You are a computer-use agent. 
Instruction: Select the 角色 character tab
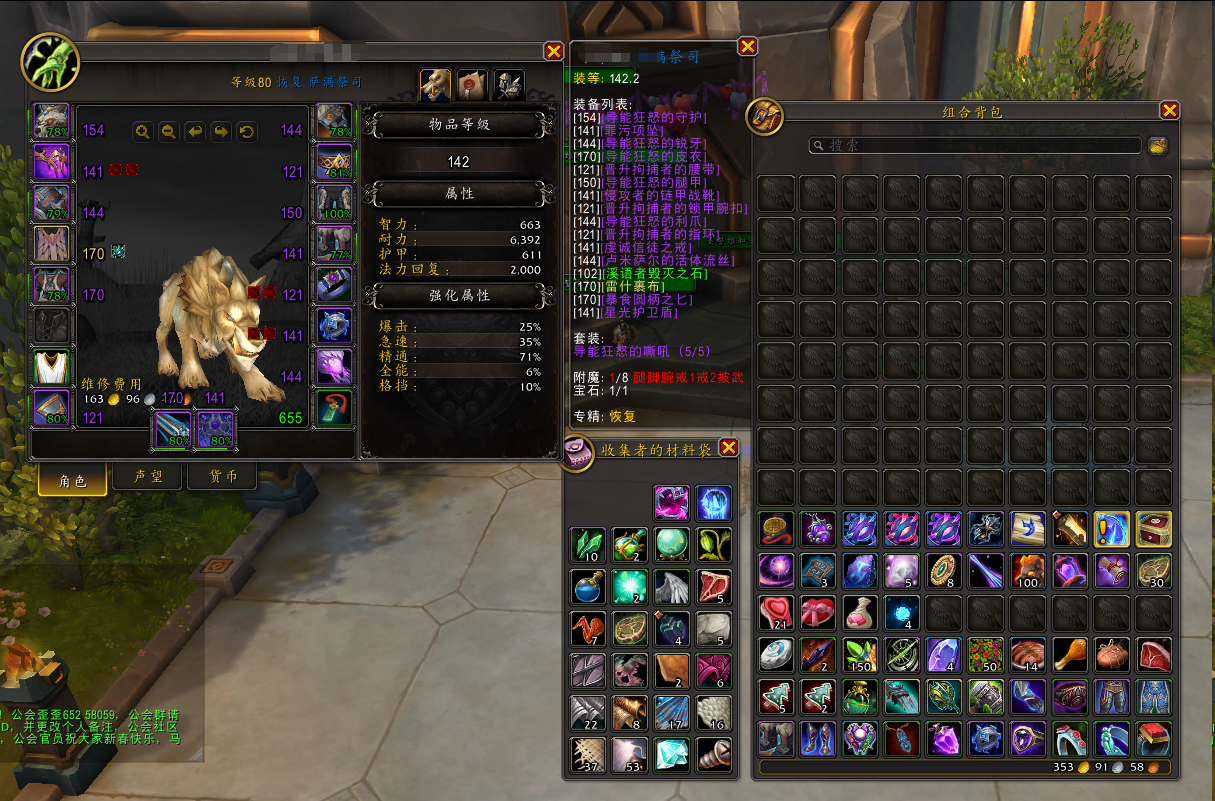(73, 480)
